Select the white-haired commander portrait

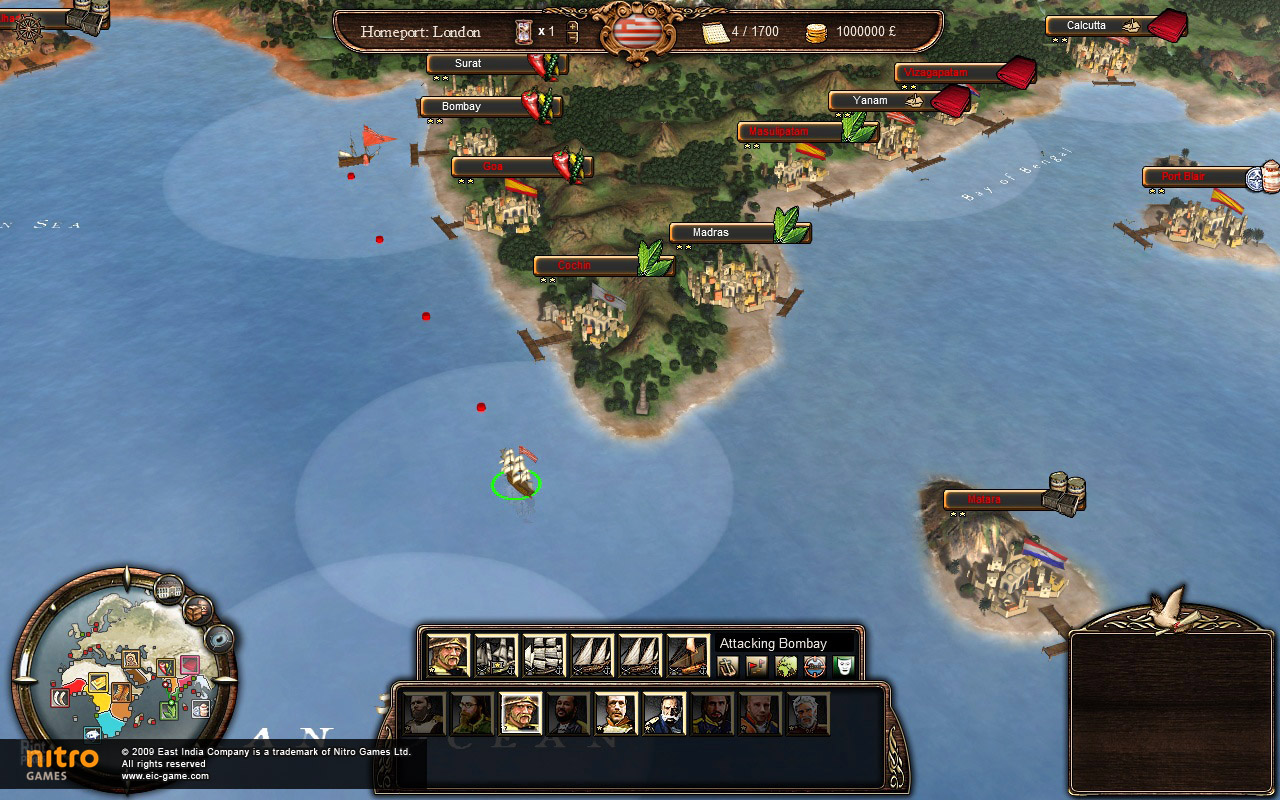807,714
